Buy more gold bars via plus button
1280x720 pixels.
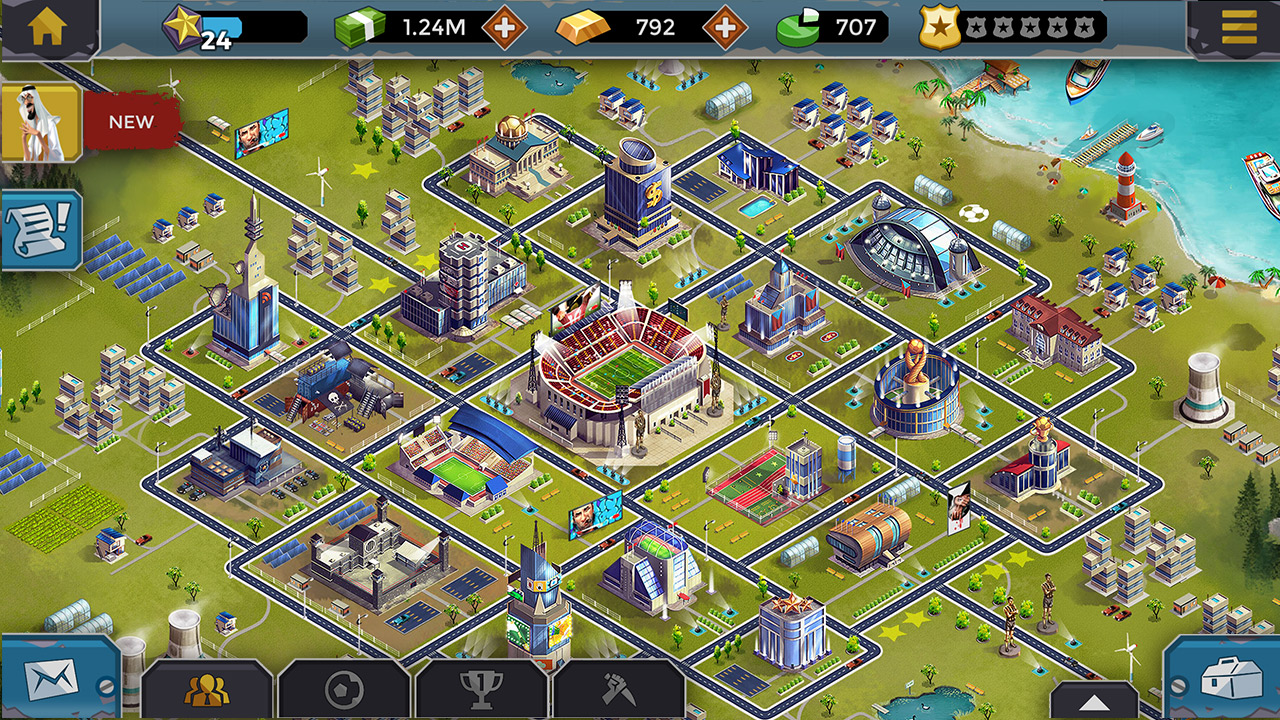[725, 28]
